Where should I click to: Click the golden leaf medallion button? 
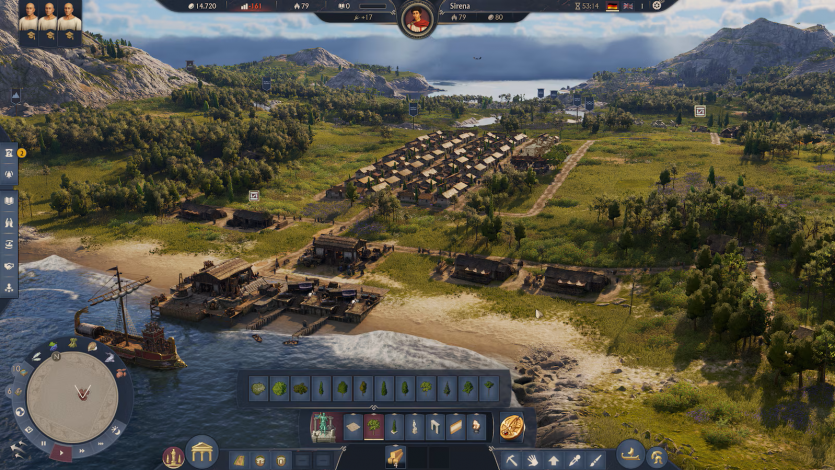click(x=511, y=427)
